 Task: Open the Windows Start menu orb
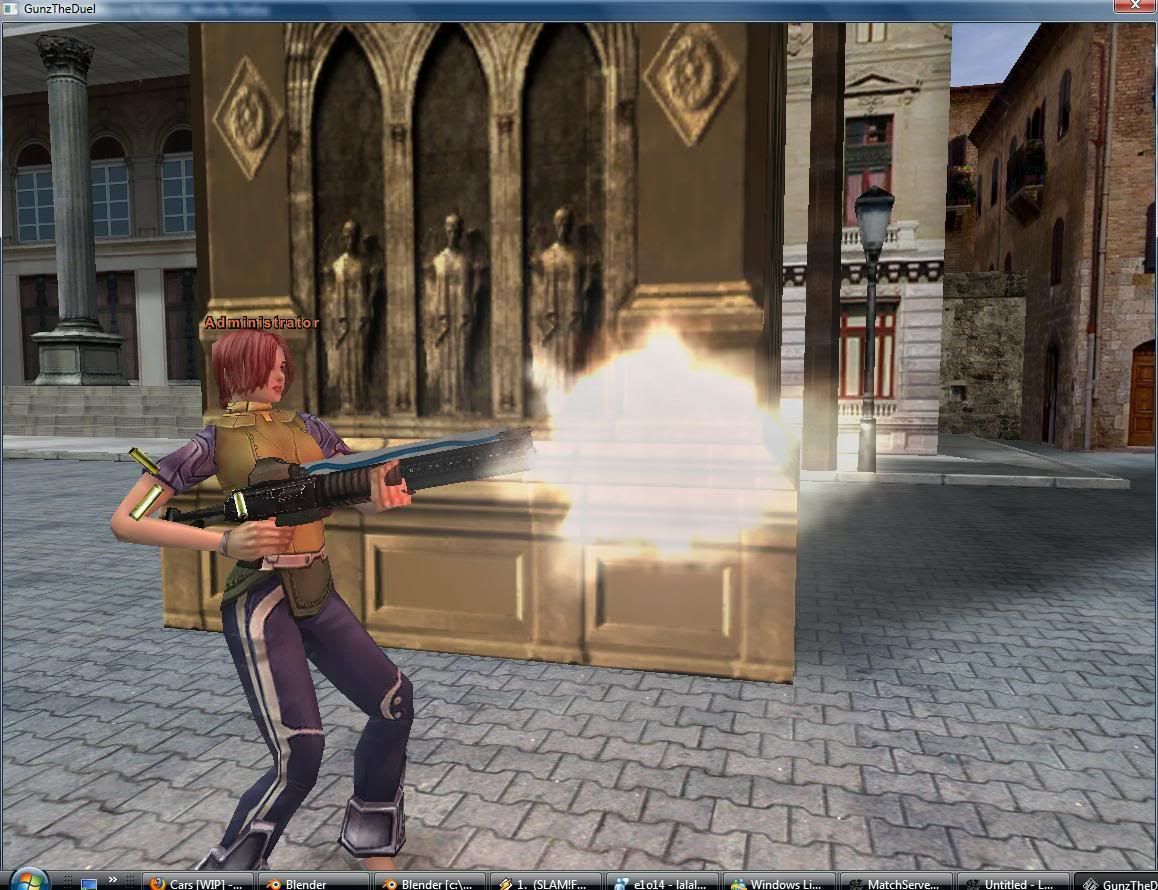coord(26,881)
